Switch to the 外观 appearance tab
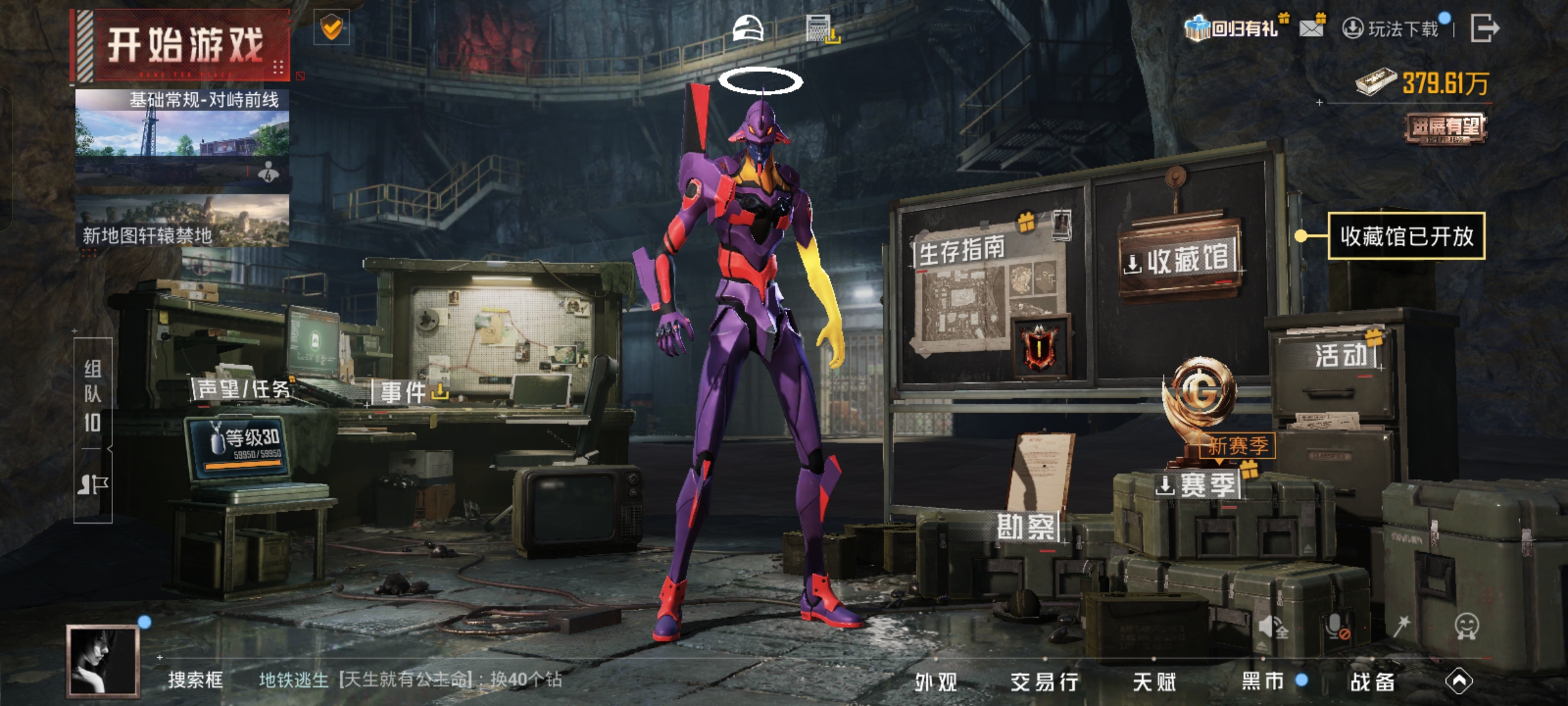The height and width of the screenshot is (706, 1568). (936, 682)
